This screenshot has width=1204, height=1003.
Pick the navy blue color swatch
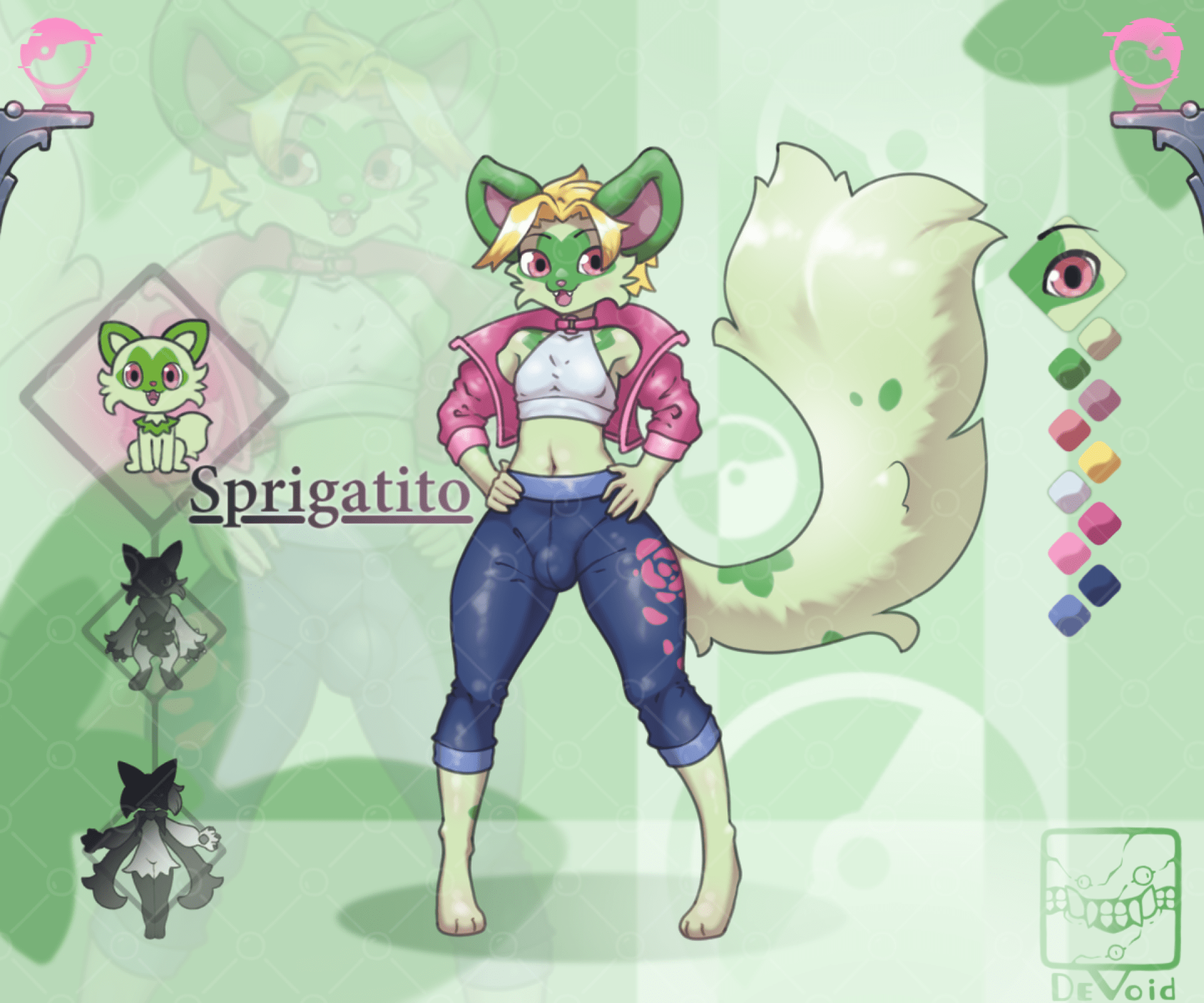1099,584
